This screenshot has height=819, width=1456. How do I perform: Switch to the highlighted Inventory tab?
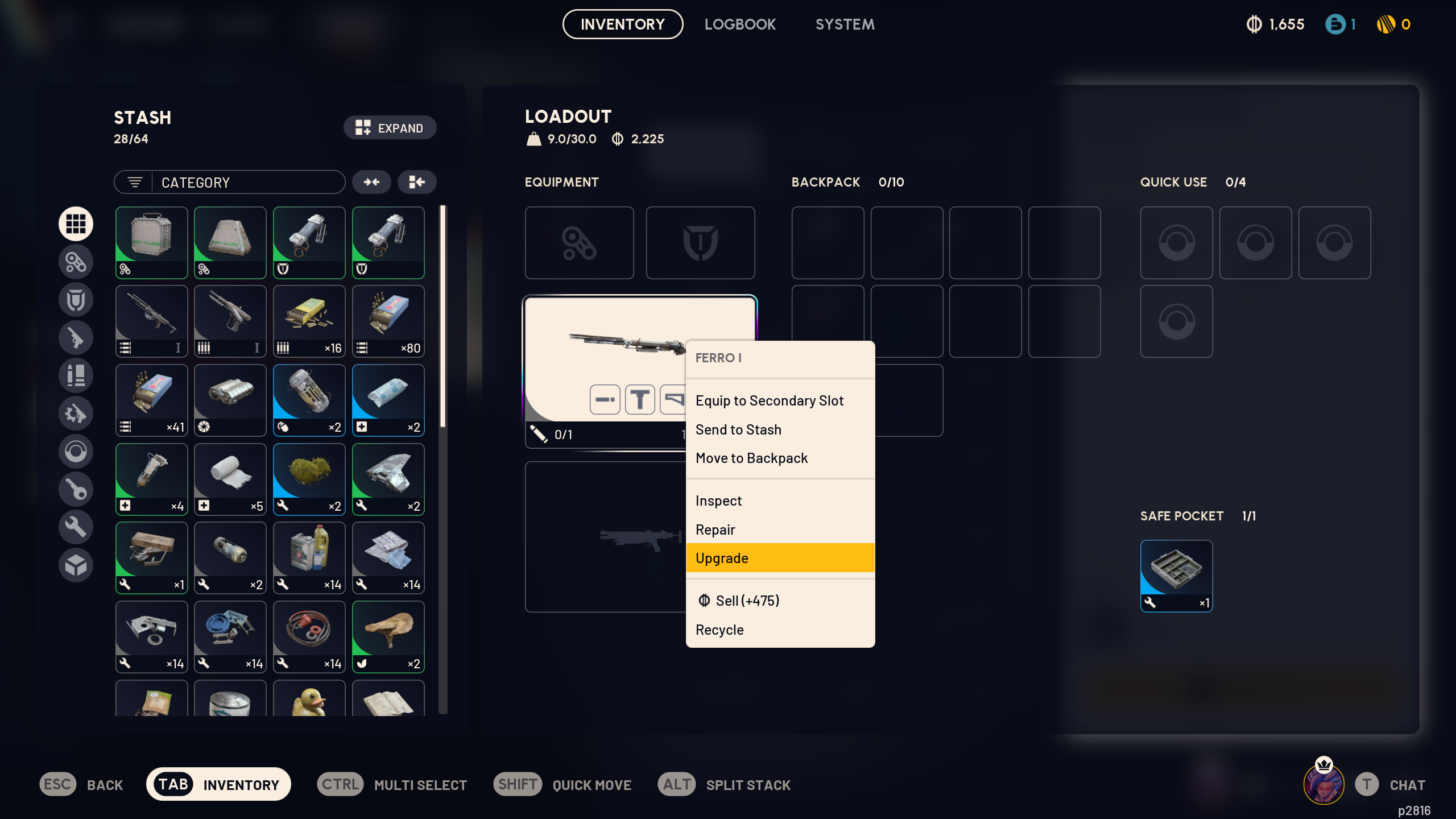click(x=622, y=24)
